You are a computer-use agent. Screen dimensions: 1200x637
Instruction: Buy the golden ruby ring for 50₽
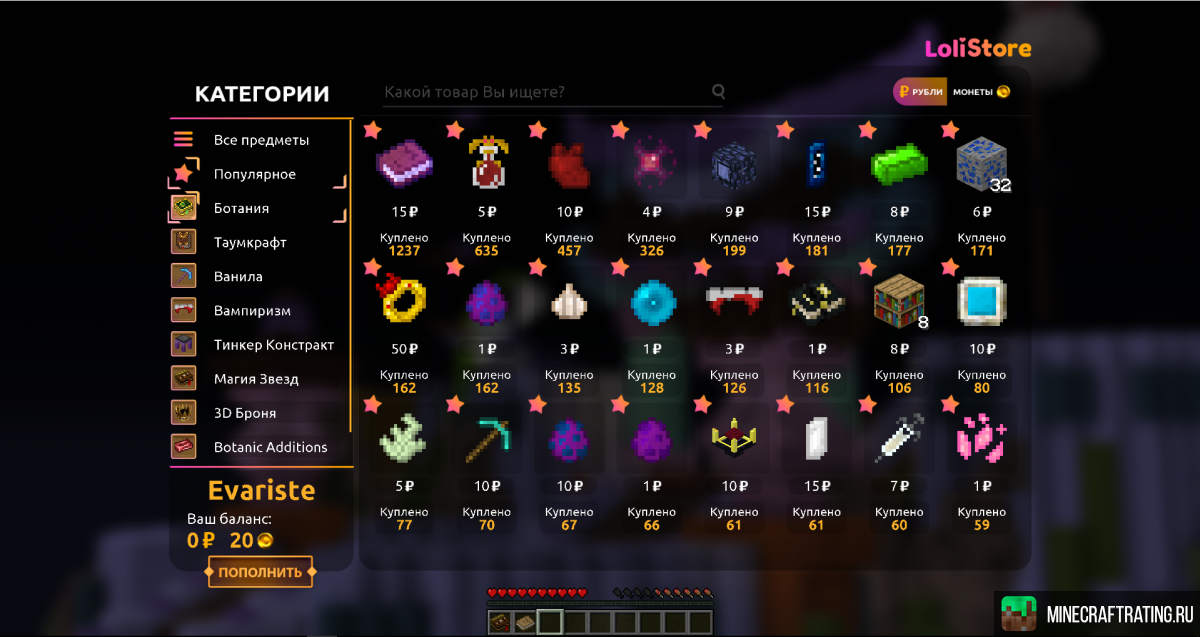click(405, 299)
